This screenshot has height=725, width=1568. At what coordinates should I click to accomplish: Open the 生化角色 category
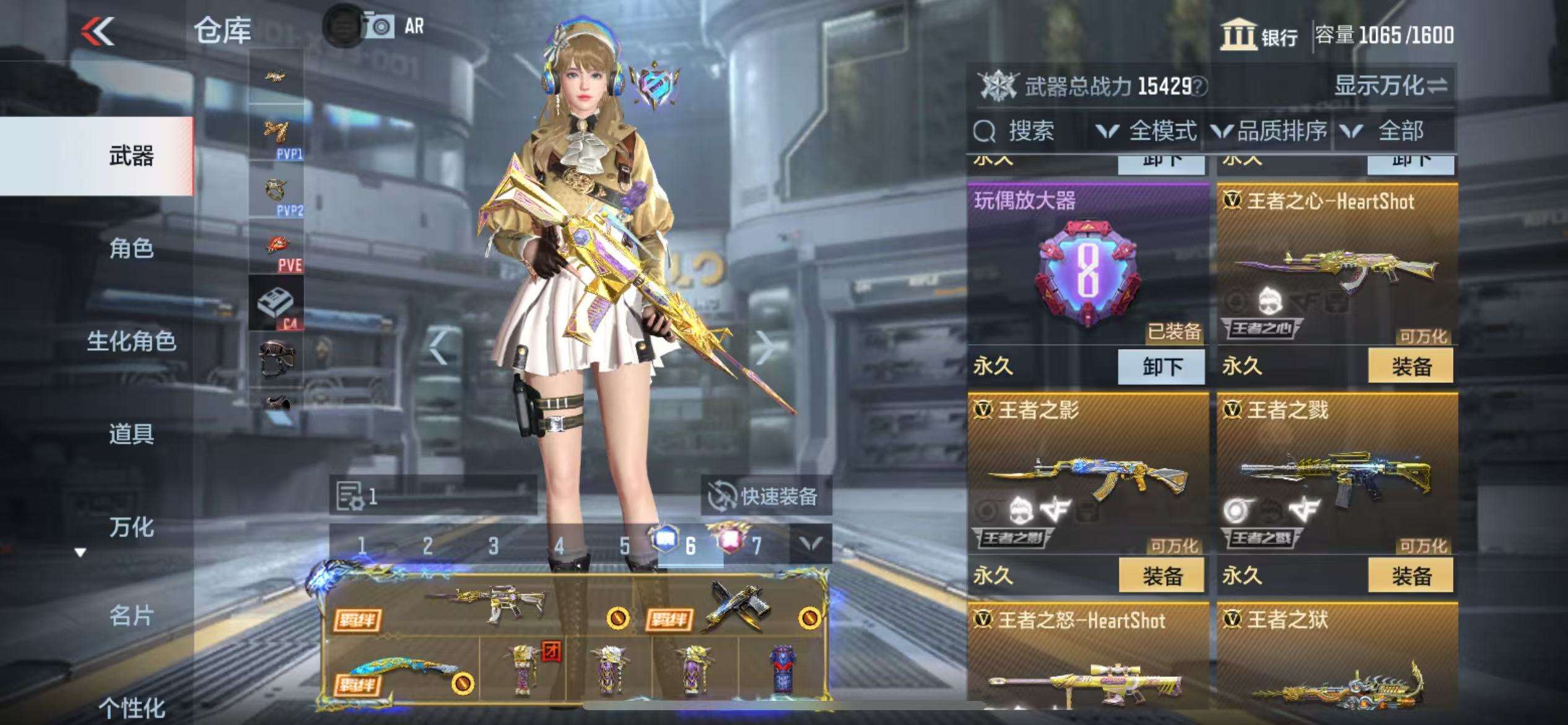(x=131, y=341)
